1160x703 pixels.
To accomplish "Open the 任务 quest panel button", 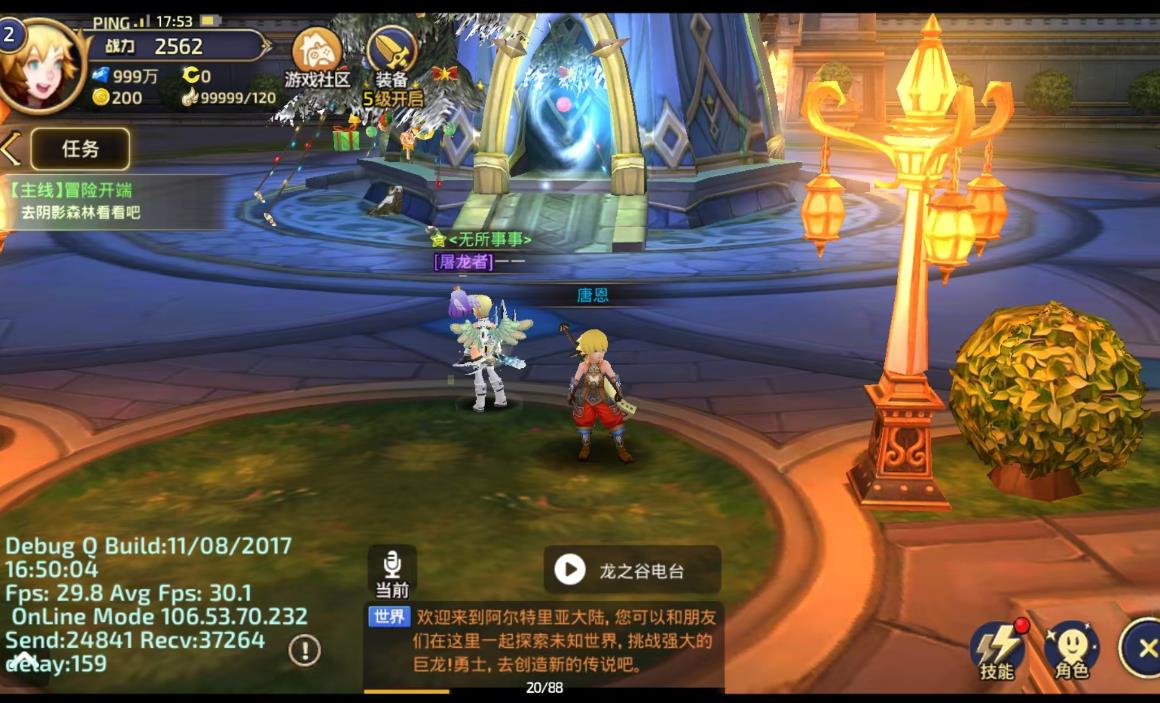I will click(80, 149).
